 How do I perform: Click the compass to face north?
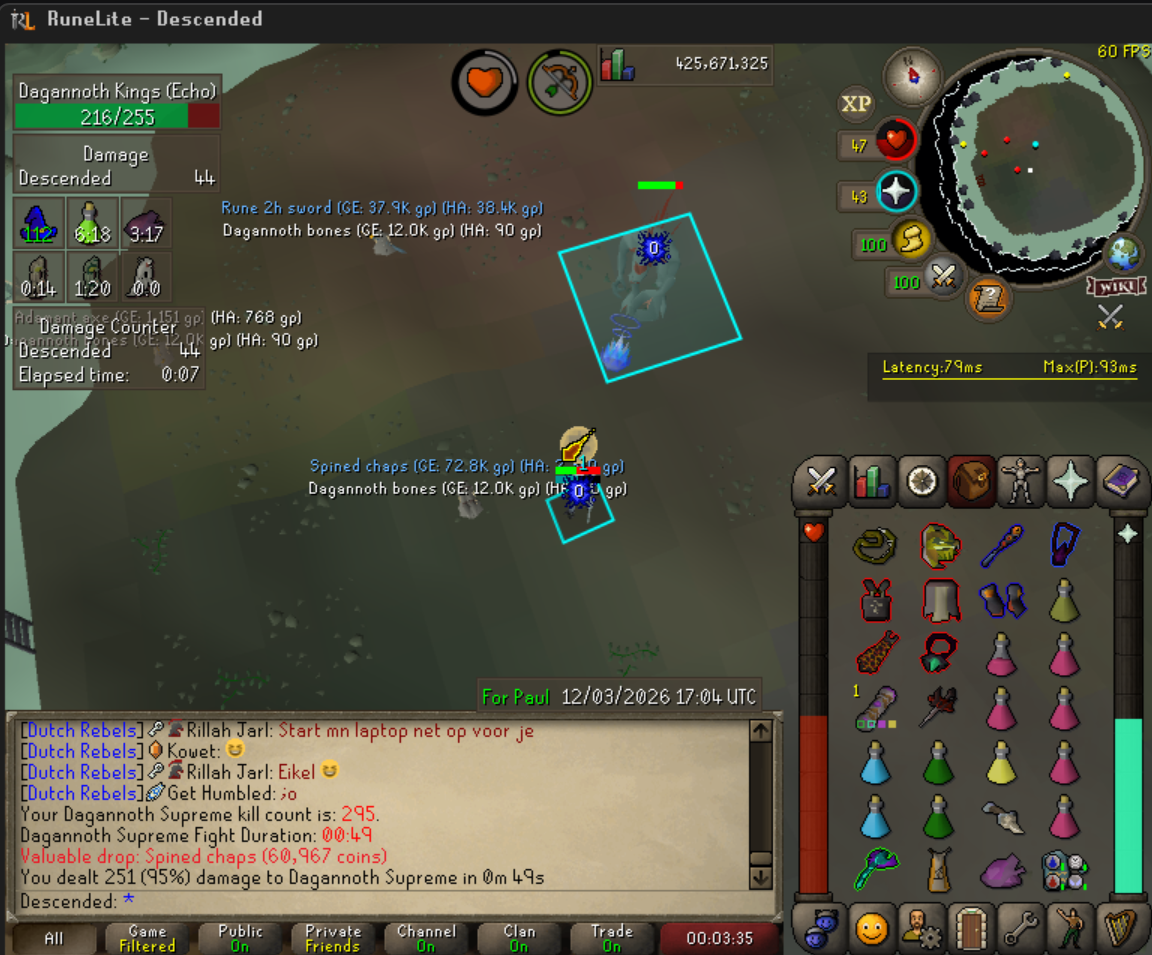[x=913, y=76]
